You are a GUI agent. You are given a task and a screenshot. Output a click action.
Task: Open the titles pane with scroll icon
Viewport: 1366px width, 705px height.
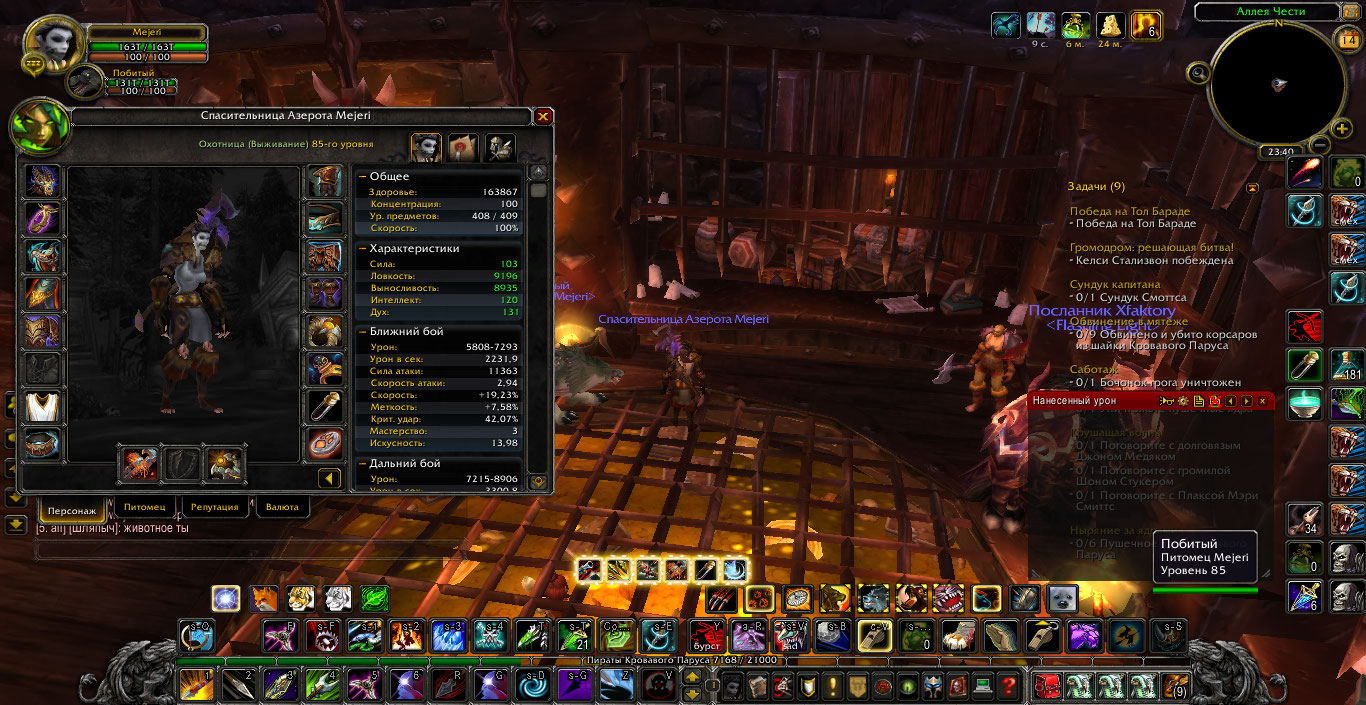(462, 148)
